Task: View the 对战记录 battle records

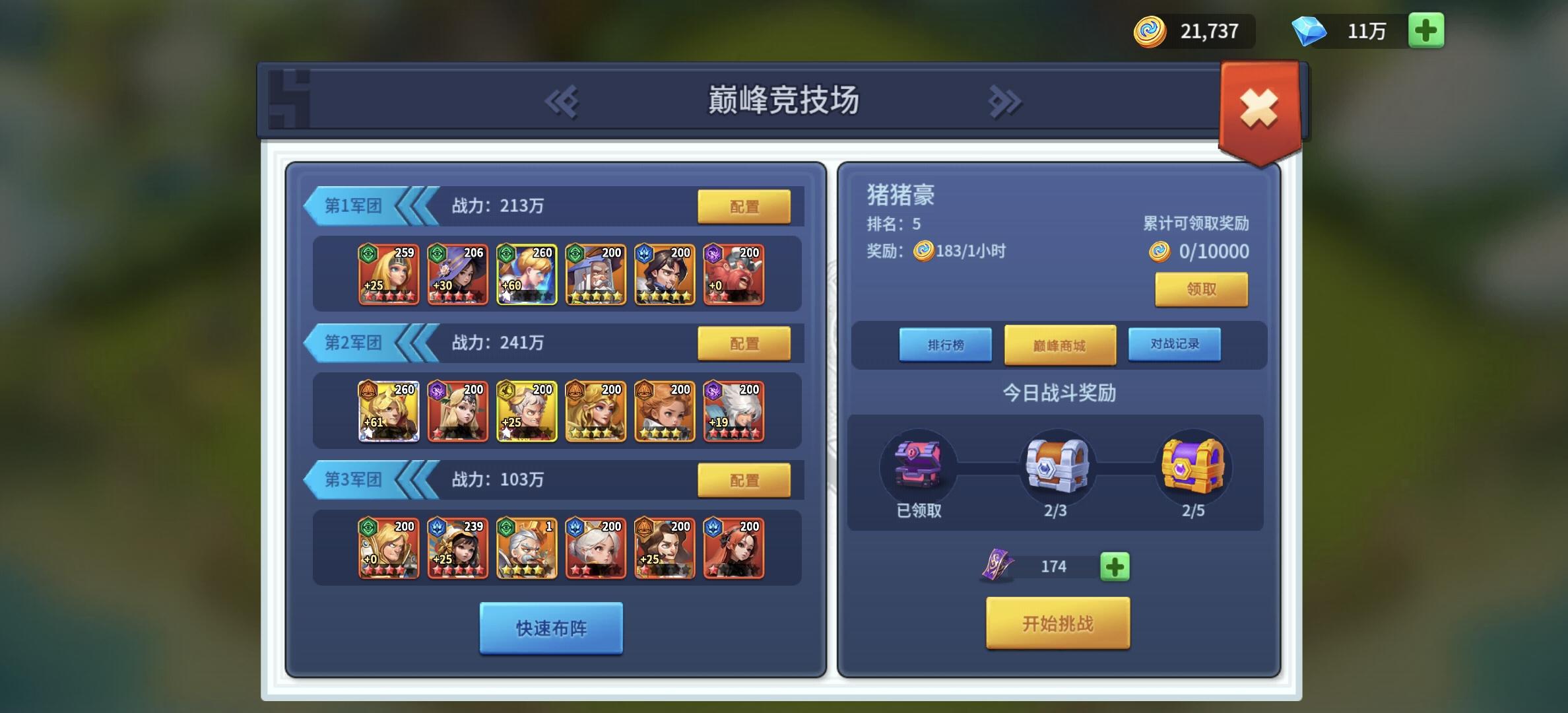Action: (x=1173, y=344)
